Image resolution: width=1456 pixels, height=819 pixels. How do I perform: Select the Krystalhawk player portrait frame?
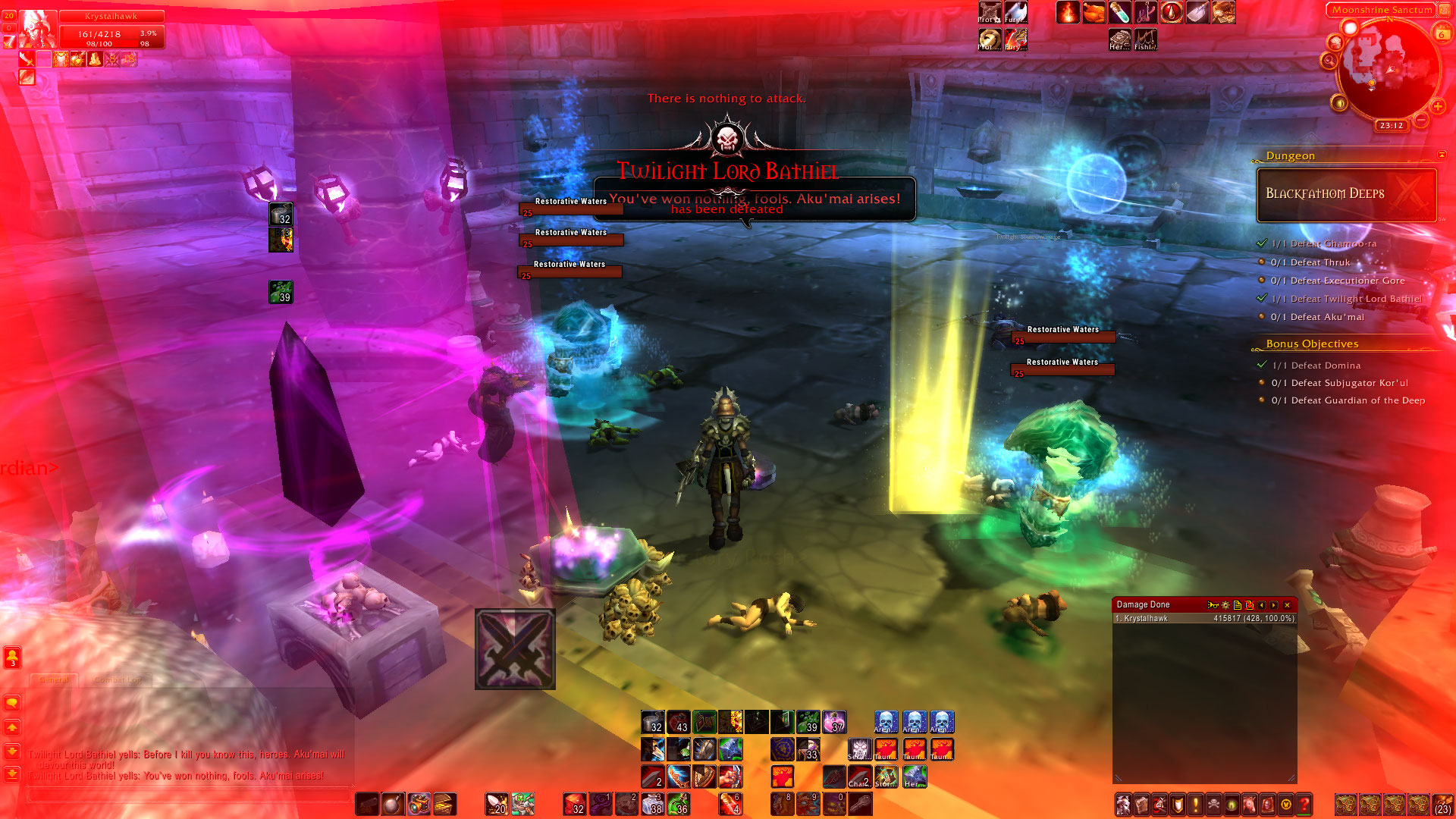click(x=36, y=30)
